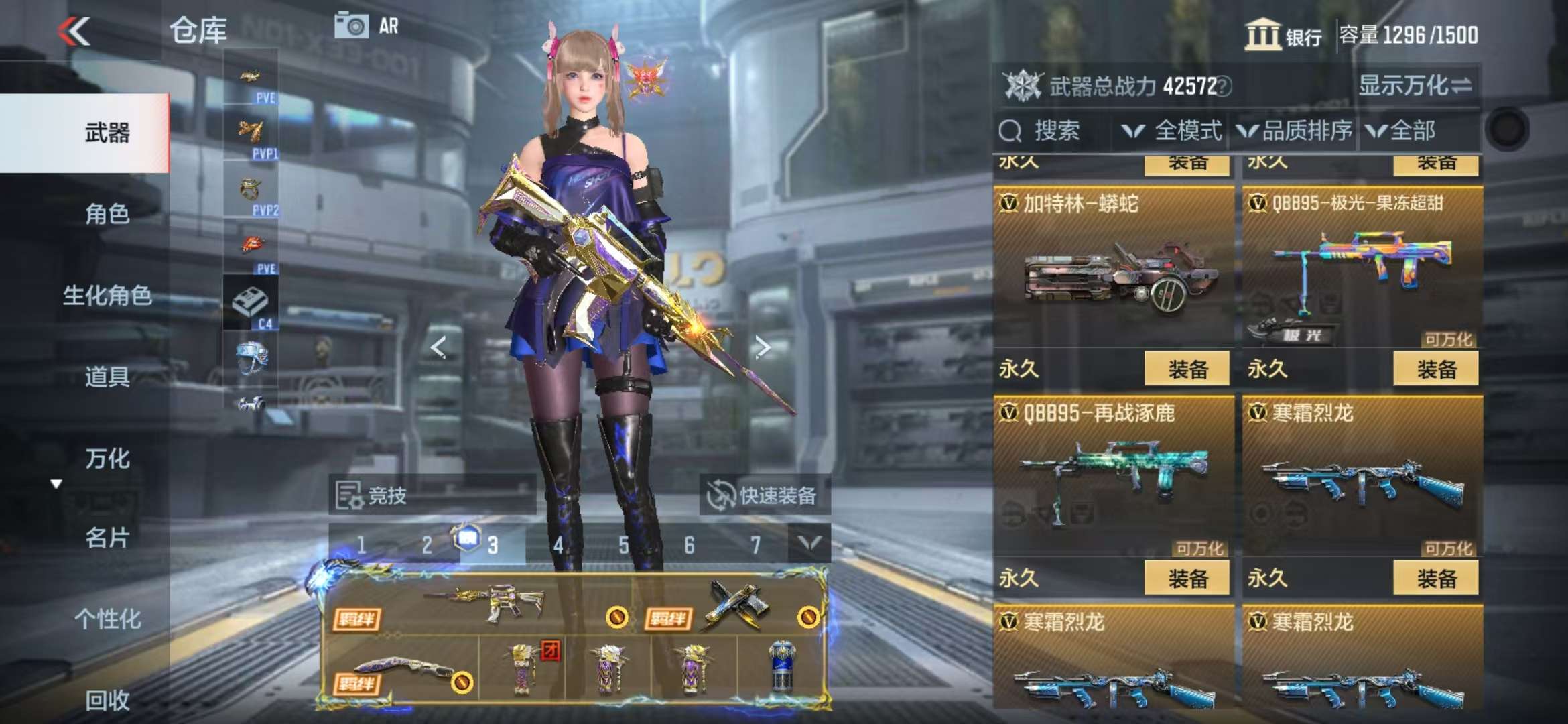
Task: Open the 银行 bank
Action: pos(1283,35)
